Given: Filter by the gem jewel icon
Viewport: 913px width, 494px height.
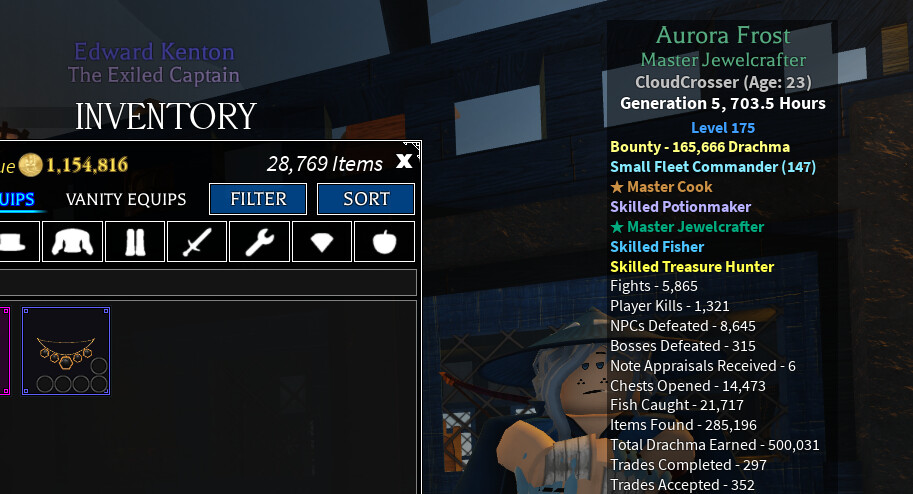Looking at the screenshot, I should pos(321,241).
